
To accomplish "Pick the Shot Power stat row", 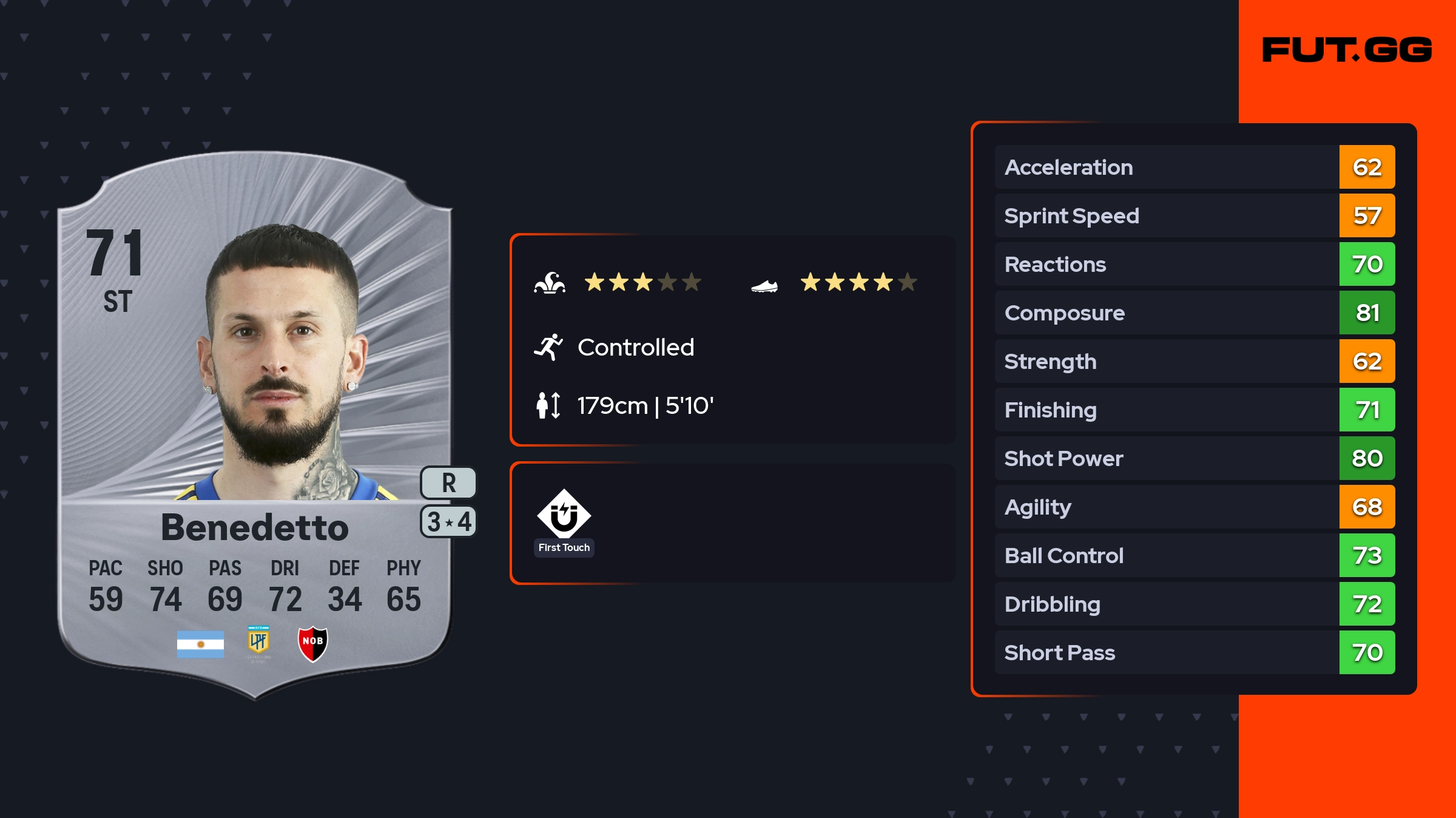I will pos(1194,458).
